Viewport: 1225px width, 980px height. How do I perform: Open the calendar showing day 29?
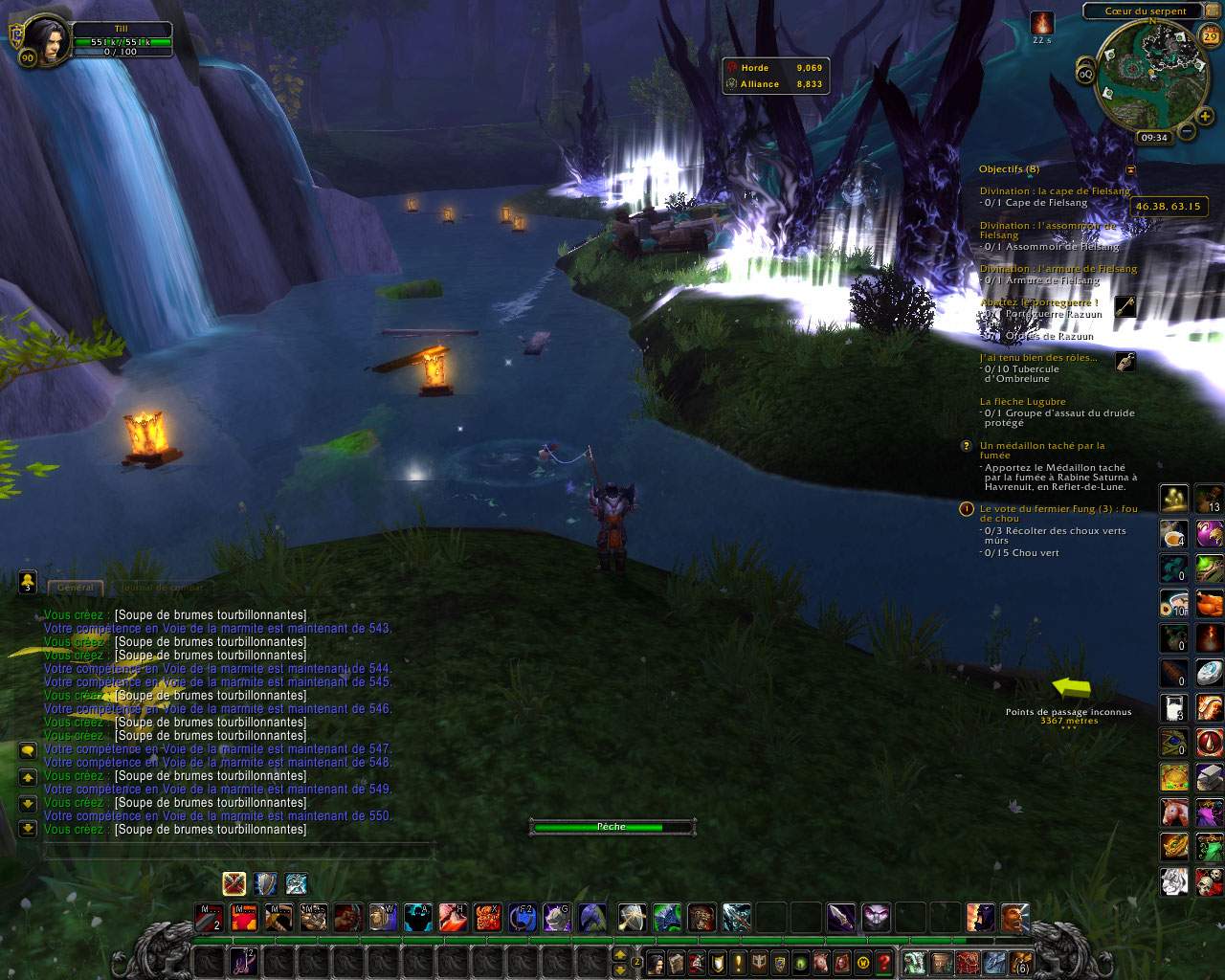[1211, 37]
